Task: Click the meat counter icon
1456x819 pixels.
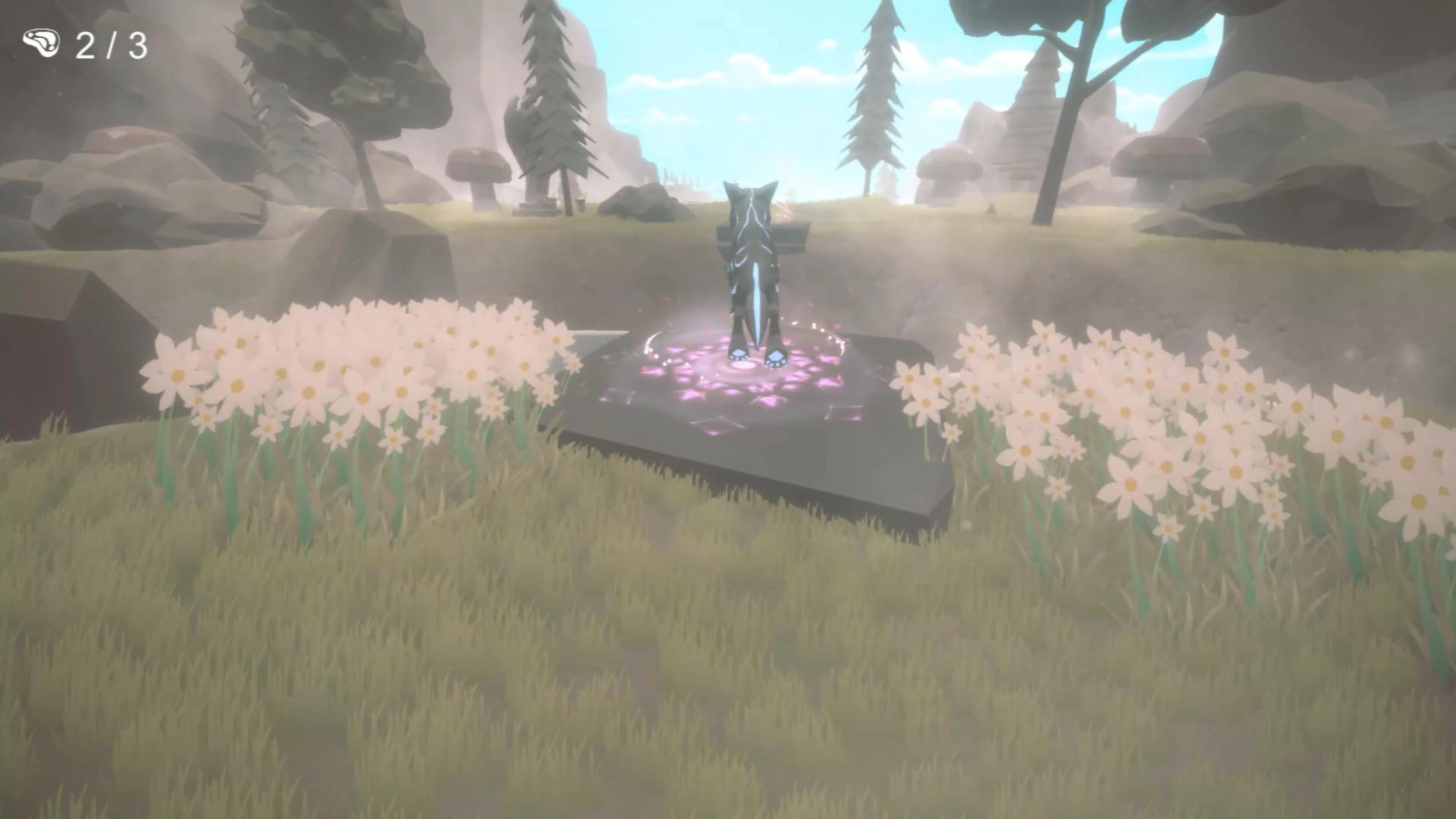Action: [x=42, y=44]
